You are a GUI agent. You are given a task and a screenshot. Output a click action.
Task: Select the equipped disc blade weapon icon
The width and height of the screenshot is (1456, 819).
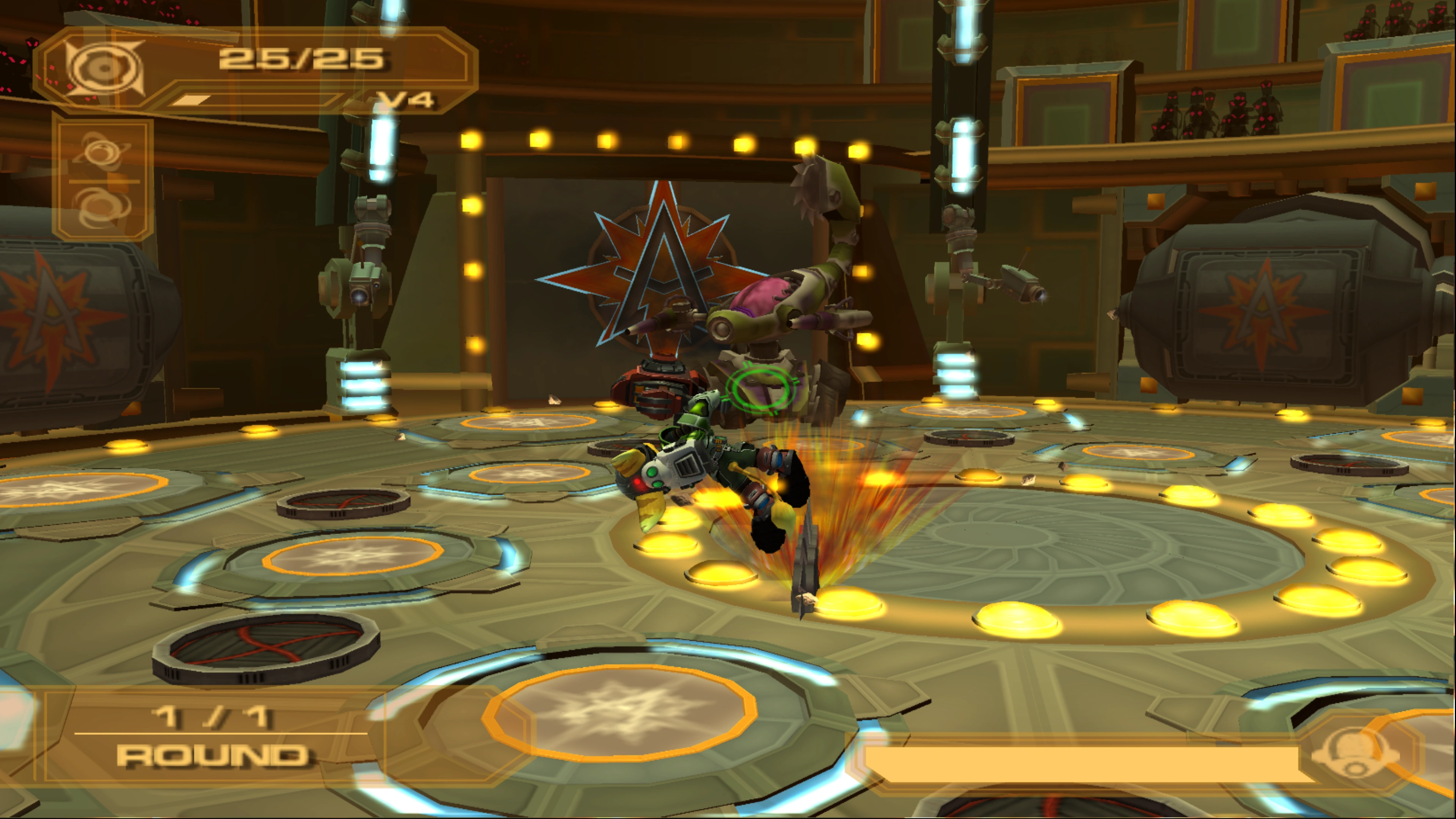[x=104, y=68]
